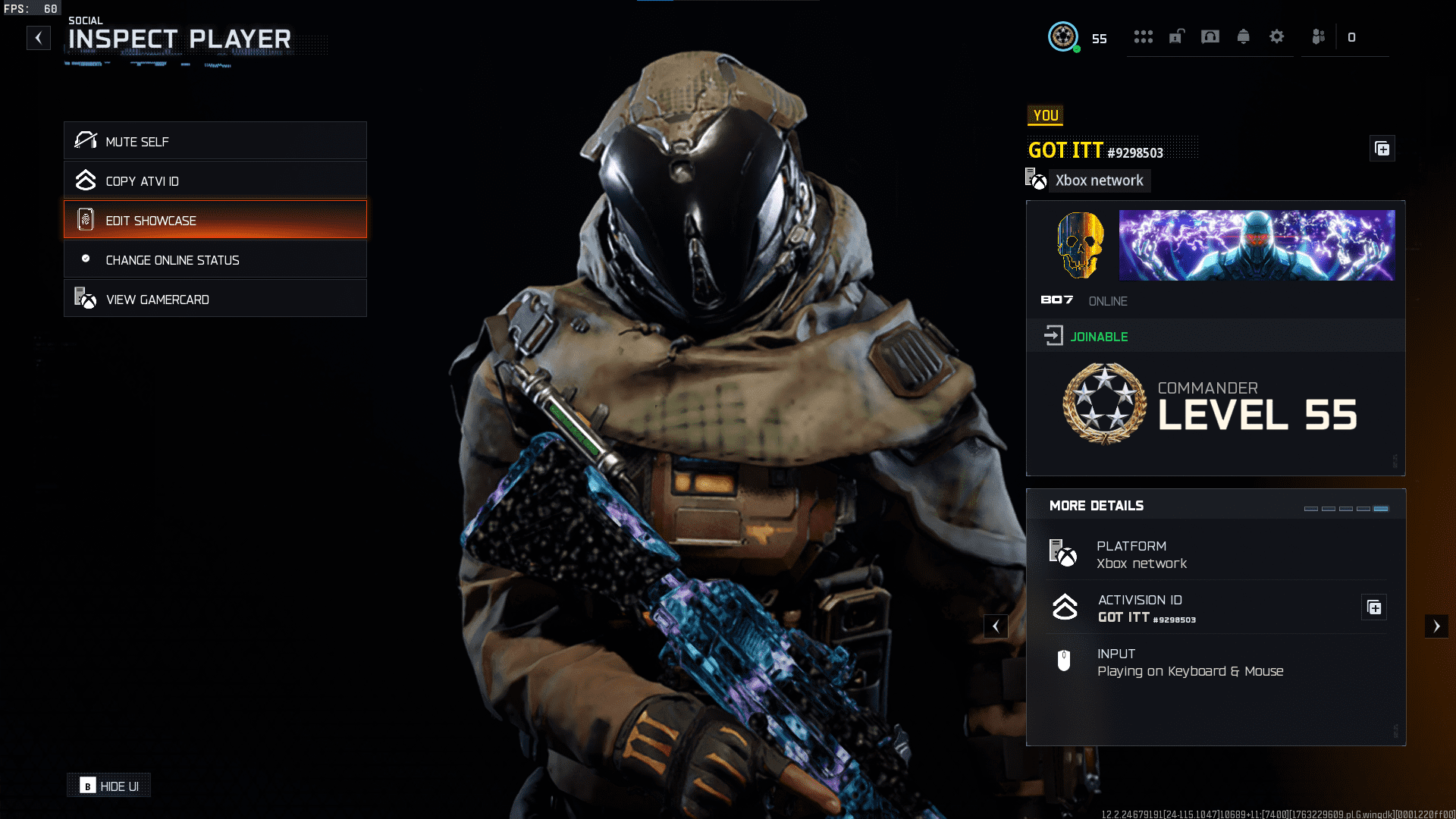Click the back arrow beside Inspect Player
1456x819 pixels.
[38, 38]
